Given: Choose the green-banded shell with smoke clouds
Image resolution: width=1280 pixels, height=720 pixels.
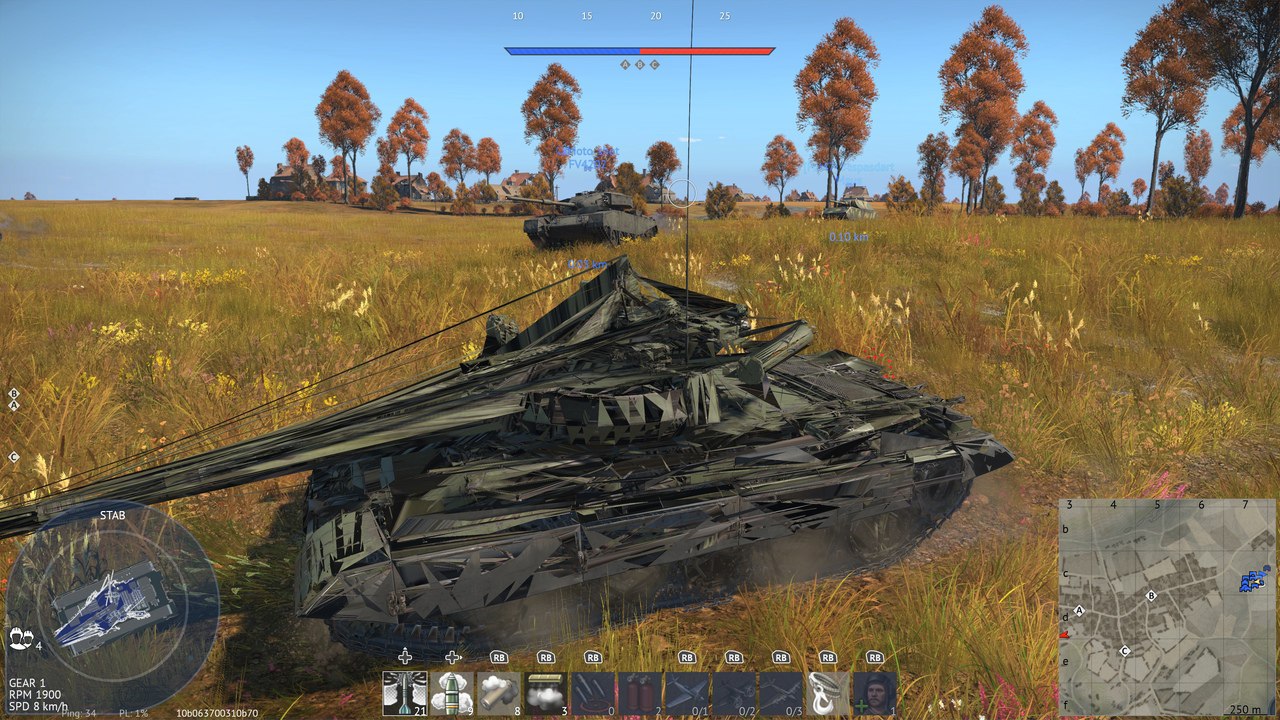Looking at the screenshot, I should 452,692.
